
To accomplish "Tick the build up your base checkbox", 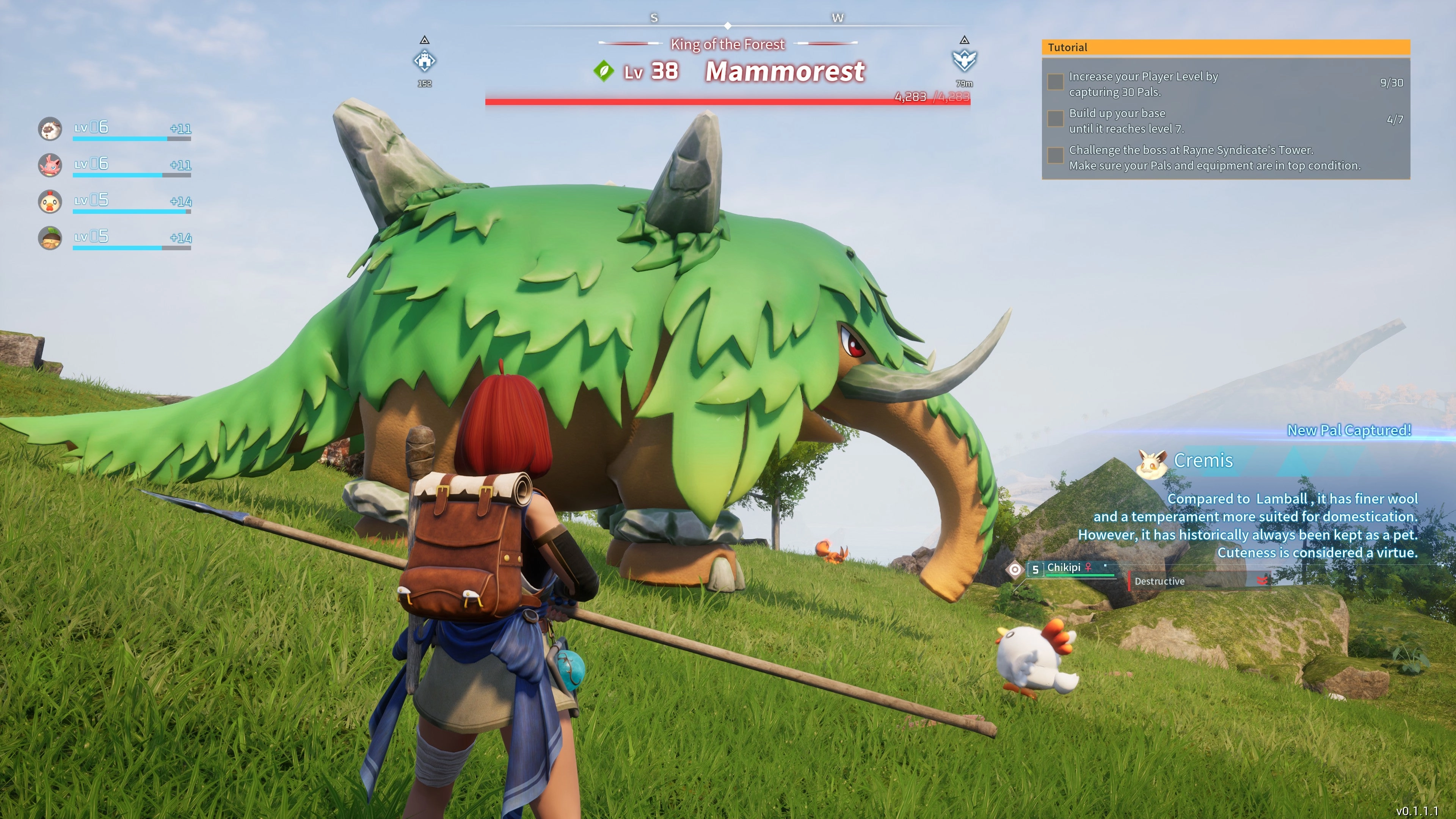I will (x=1055, y=119).
